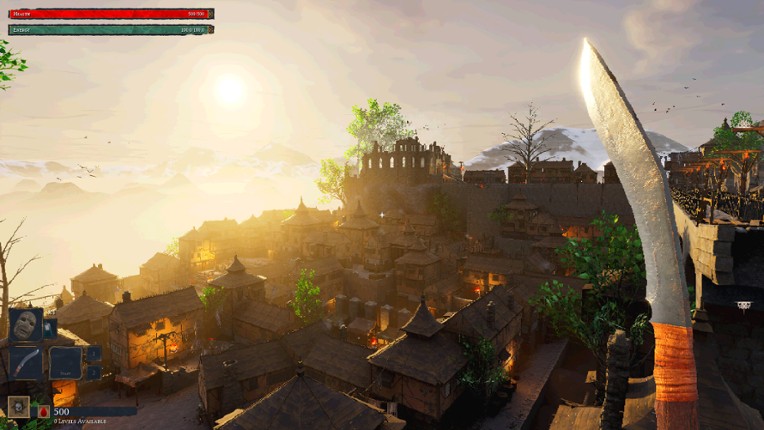
Task: Choose the quick slot numbered 2
Action: [x=94, y=372]
